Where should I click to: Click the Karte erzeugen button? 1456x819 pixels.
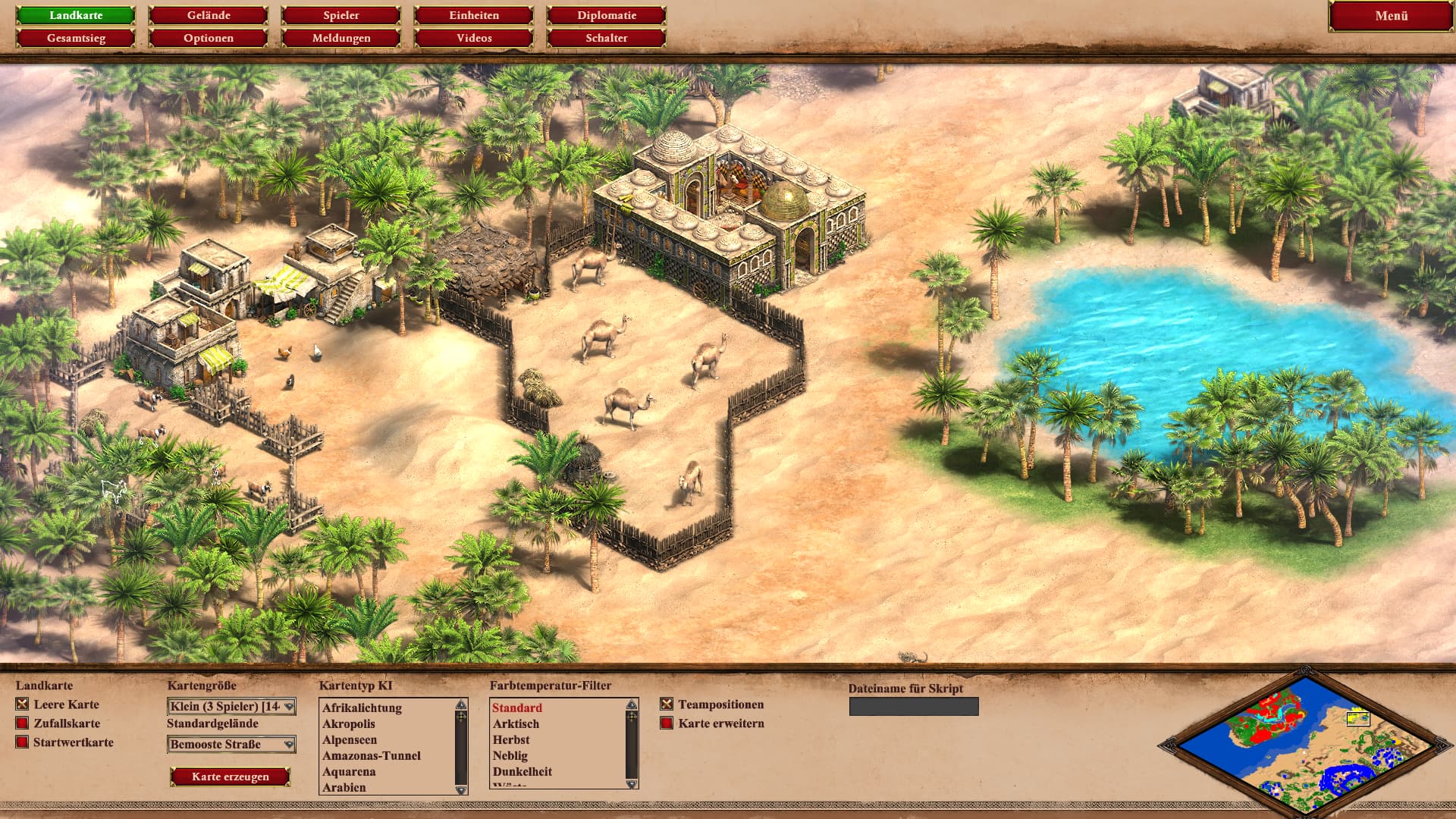pos(231,777)
